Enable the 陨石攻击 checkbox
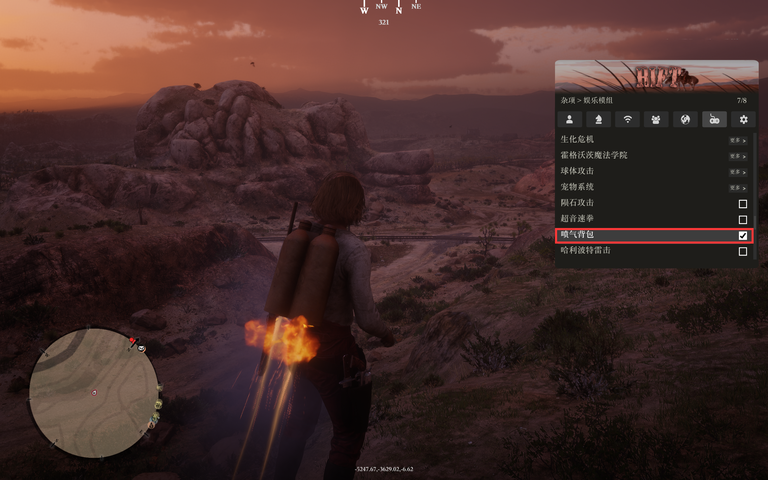This screenshot has height=480, width=768. 743,204
